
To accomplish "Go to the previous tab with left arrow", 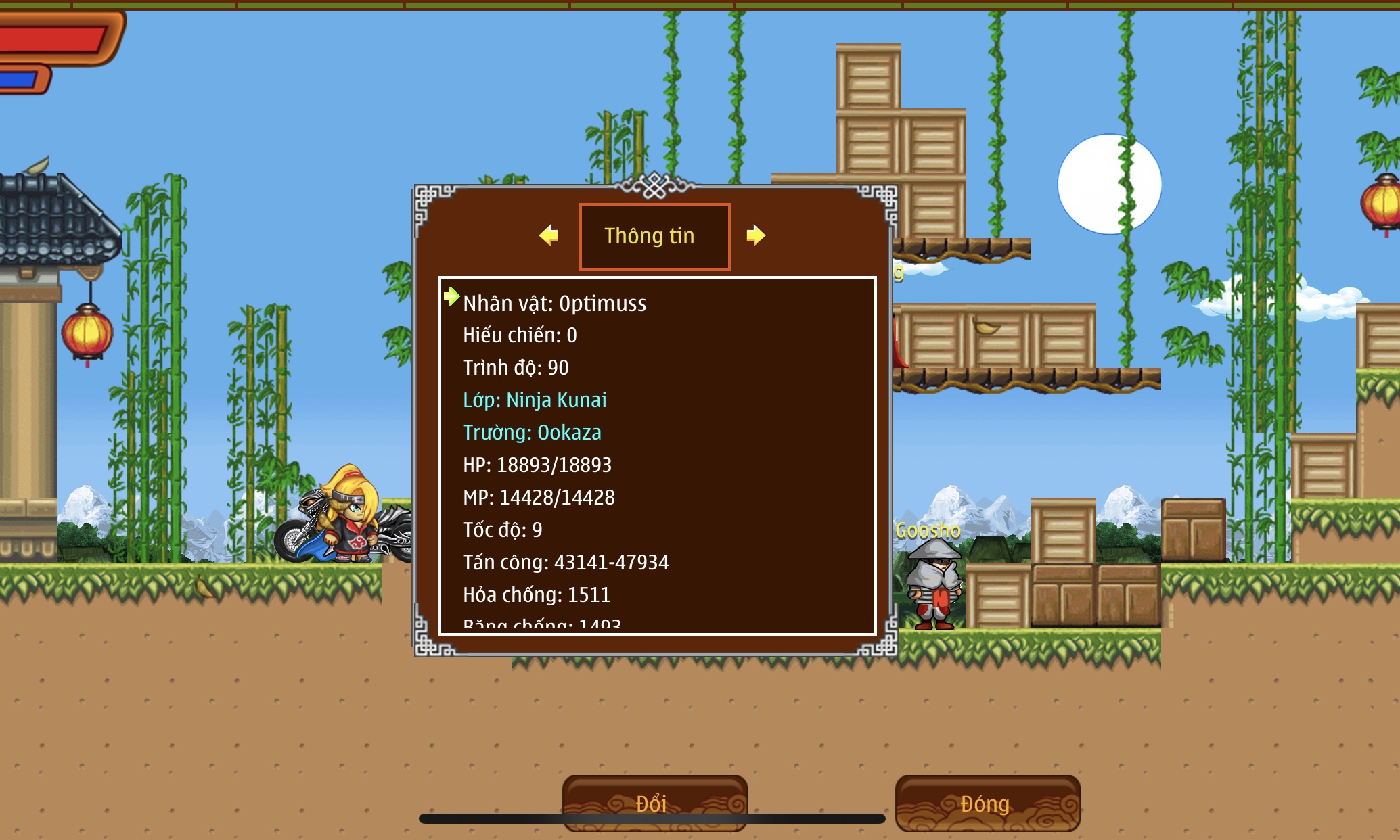I will click(x=549, y=235).
